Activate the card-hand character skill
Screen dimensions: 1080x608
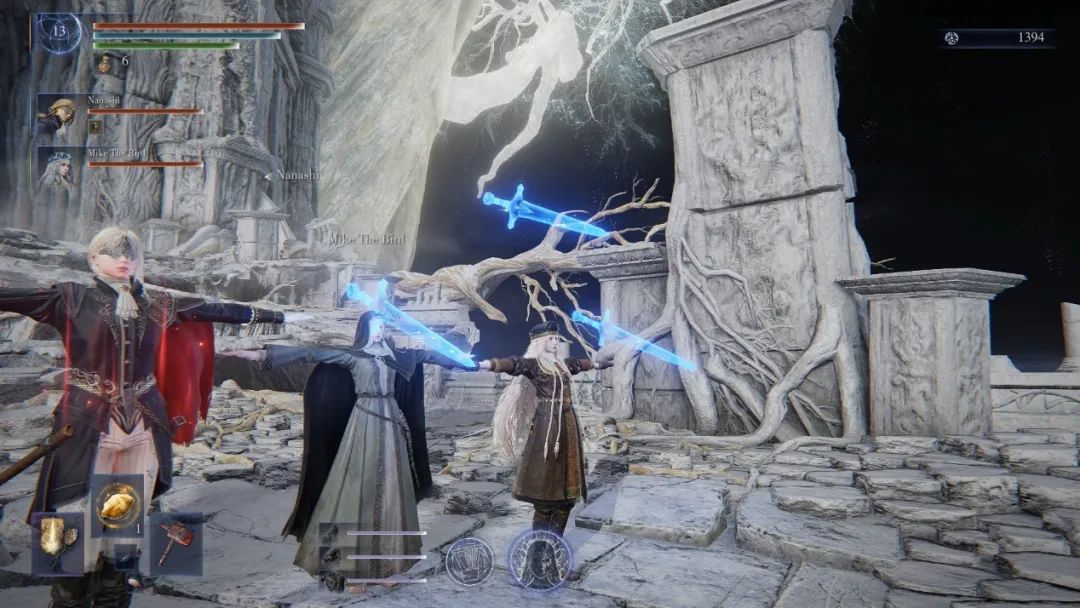469,560
